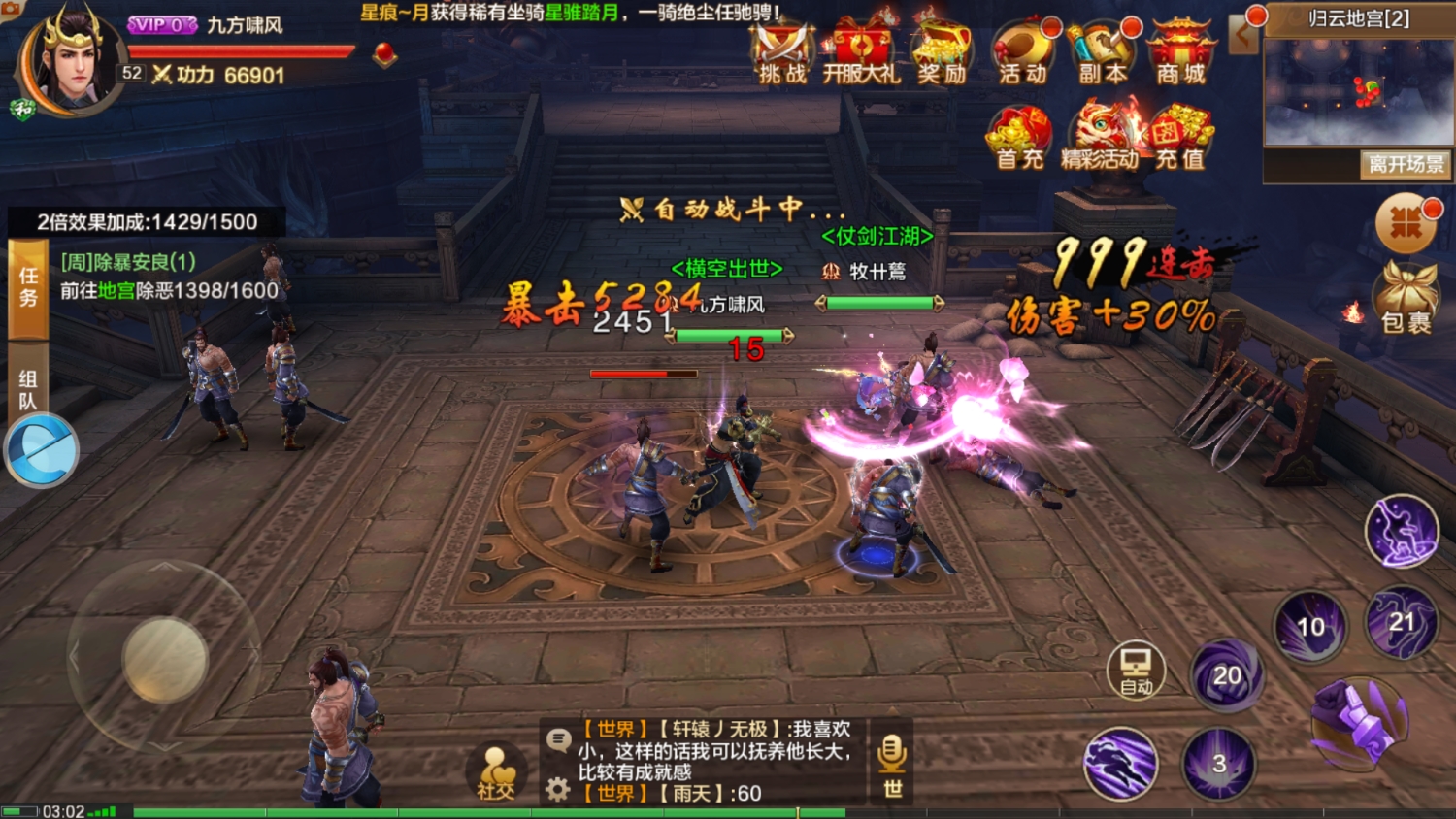Toggle 自动 auto-play mode

click(x=1135, y=670)
